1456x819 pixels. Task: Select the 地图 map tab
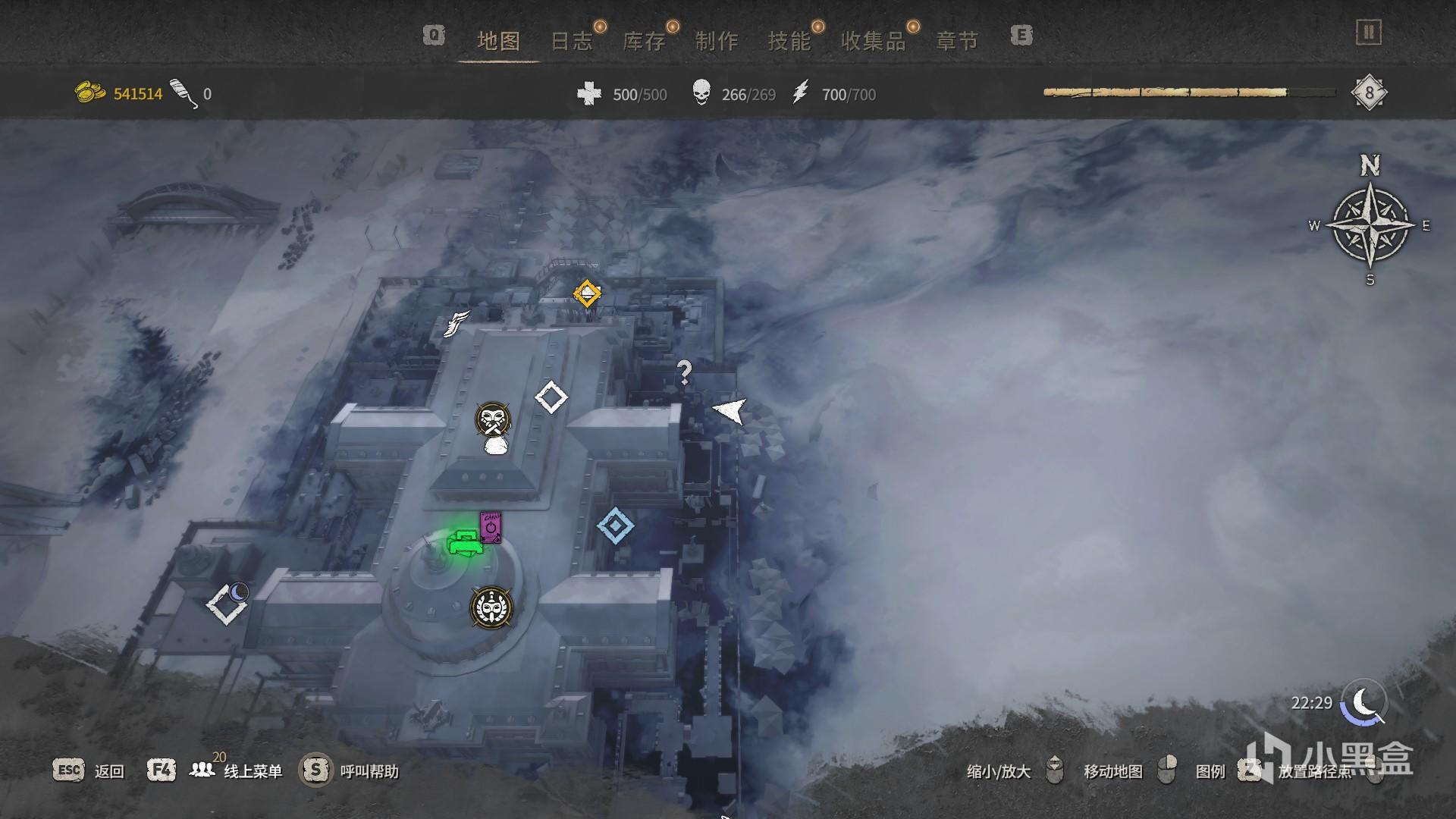click(498, 41)
